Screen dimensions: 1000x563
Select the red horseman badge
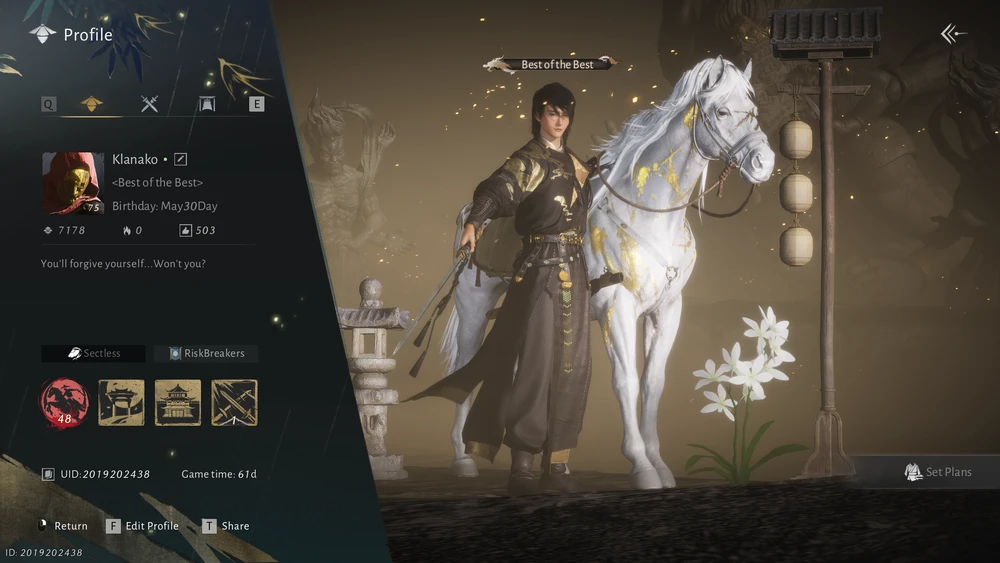64,402
